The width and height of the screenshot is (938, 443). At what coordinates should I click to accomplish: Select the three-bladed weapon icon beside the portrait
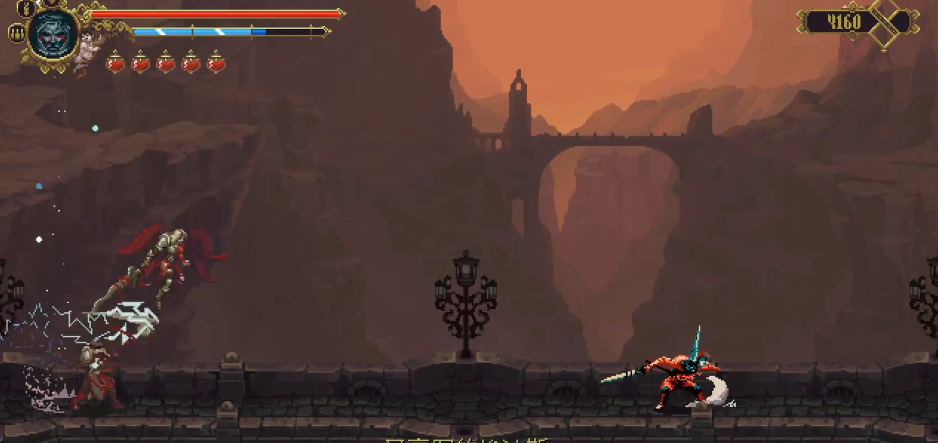pyautogui.click(x=16, y=33)
